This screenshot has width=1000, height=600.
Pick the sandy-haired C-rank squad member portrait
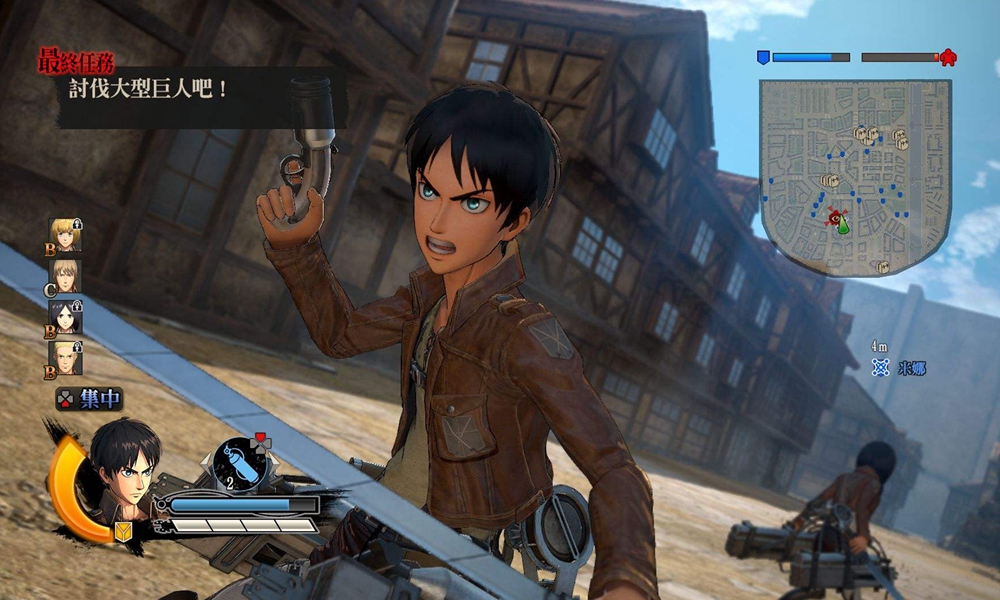[66, 275]
